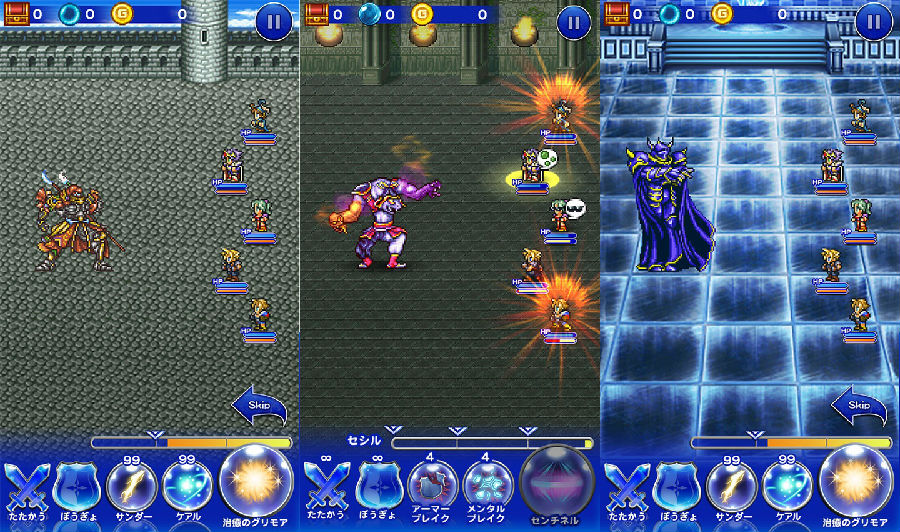Activate the センチネル (Sentinel) soul break orb
The image size is (900, 532).
click(558, 480)
